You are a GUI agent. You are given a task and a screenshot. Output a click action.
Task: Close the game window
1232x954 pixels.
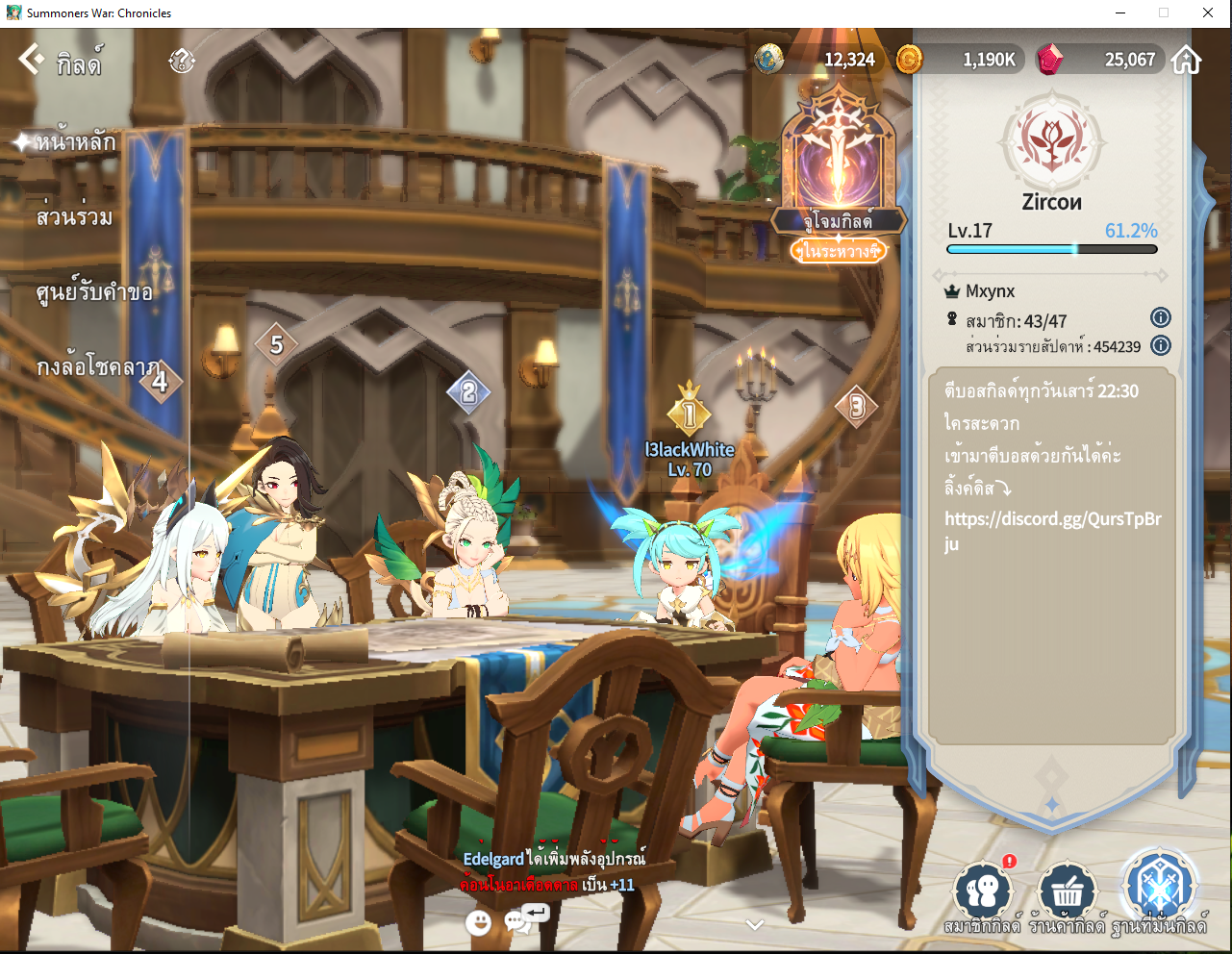click(x=1208, y=13)
